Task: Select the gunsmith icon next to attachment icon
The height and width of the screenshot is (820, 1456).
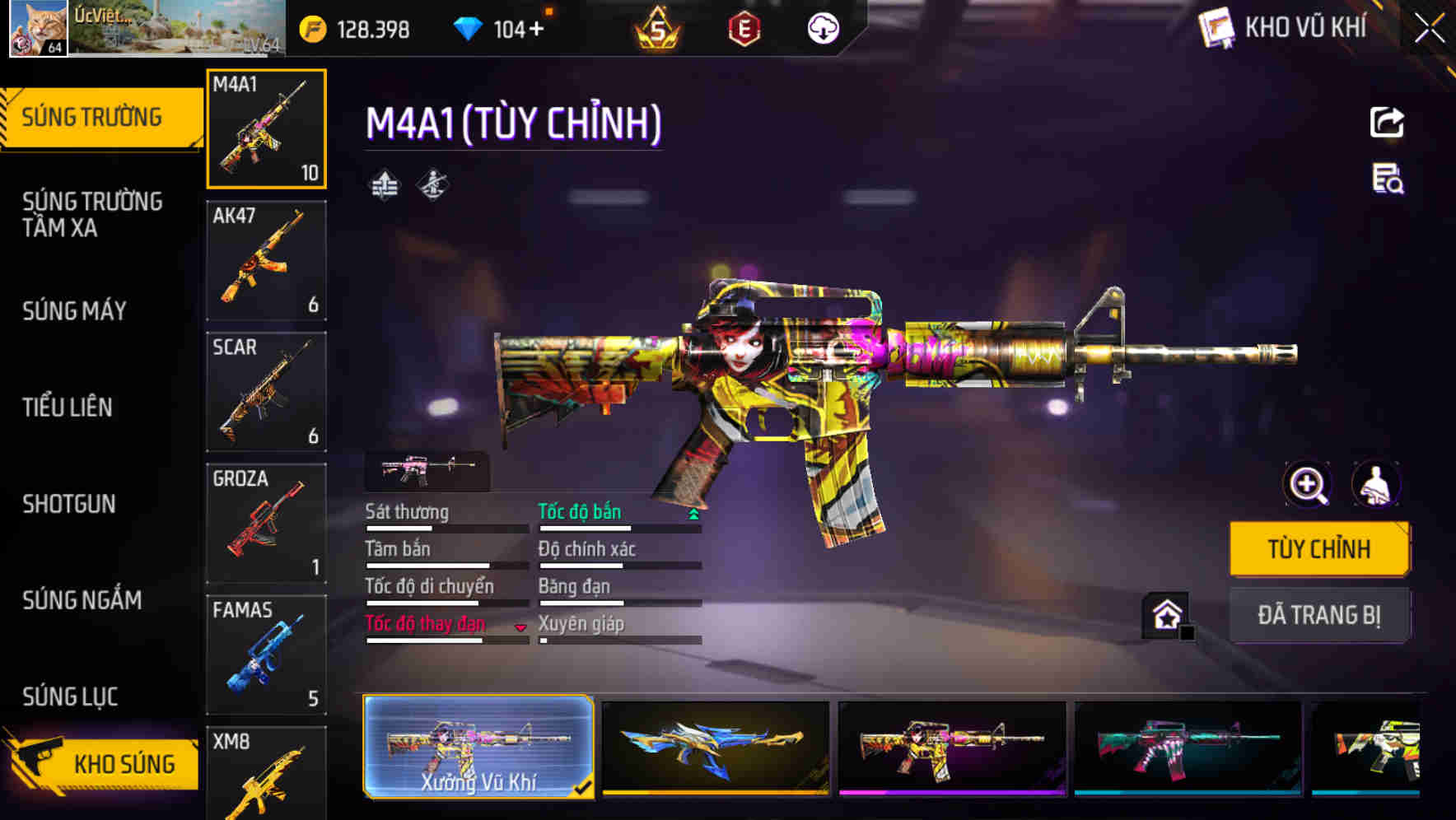Action: coord(432,184)
